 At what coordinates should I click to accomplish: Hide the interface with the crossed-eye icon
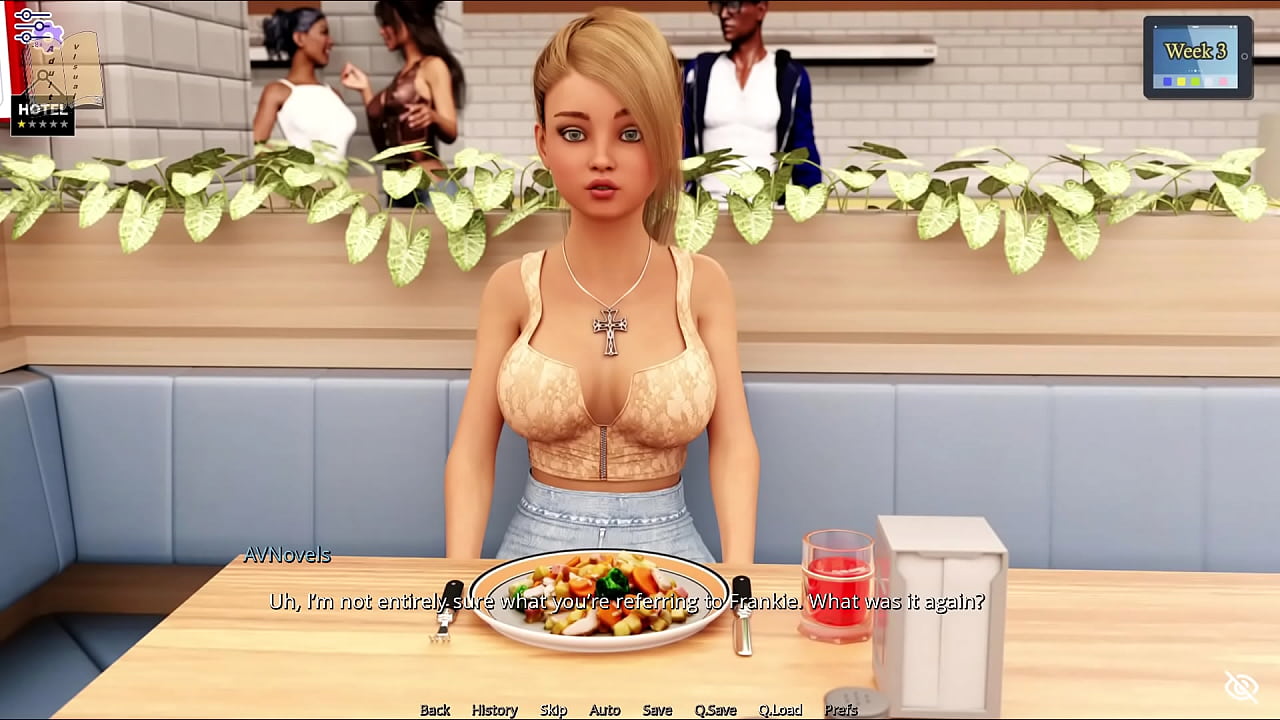[x=1241, y=687]
